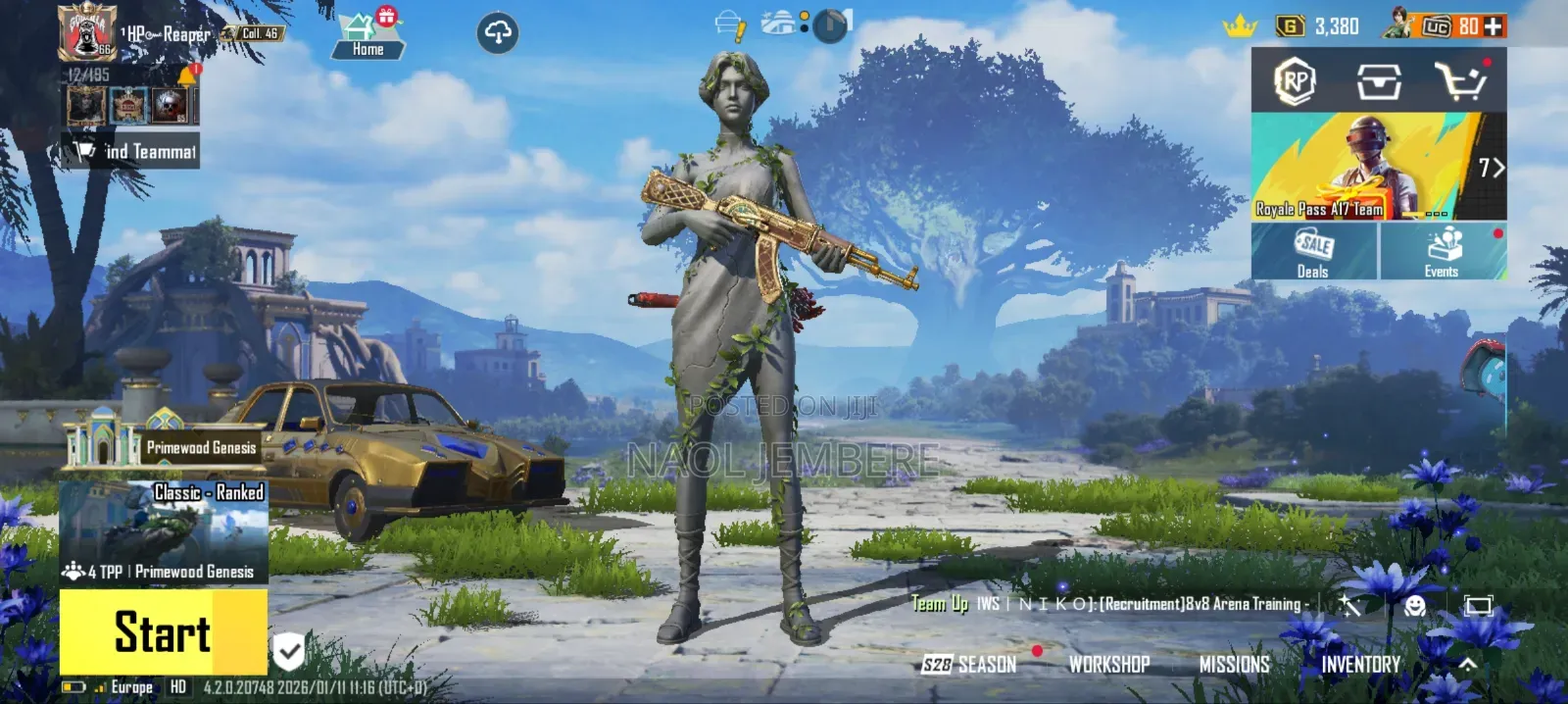Click the Team Up recruitment chat message

pos(1109,604)
